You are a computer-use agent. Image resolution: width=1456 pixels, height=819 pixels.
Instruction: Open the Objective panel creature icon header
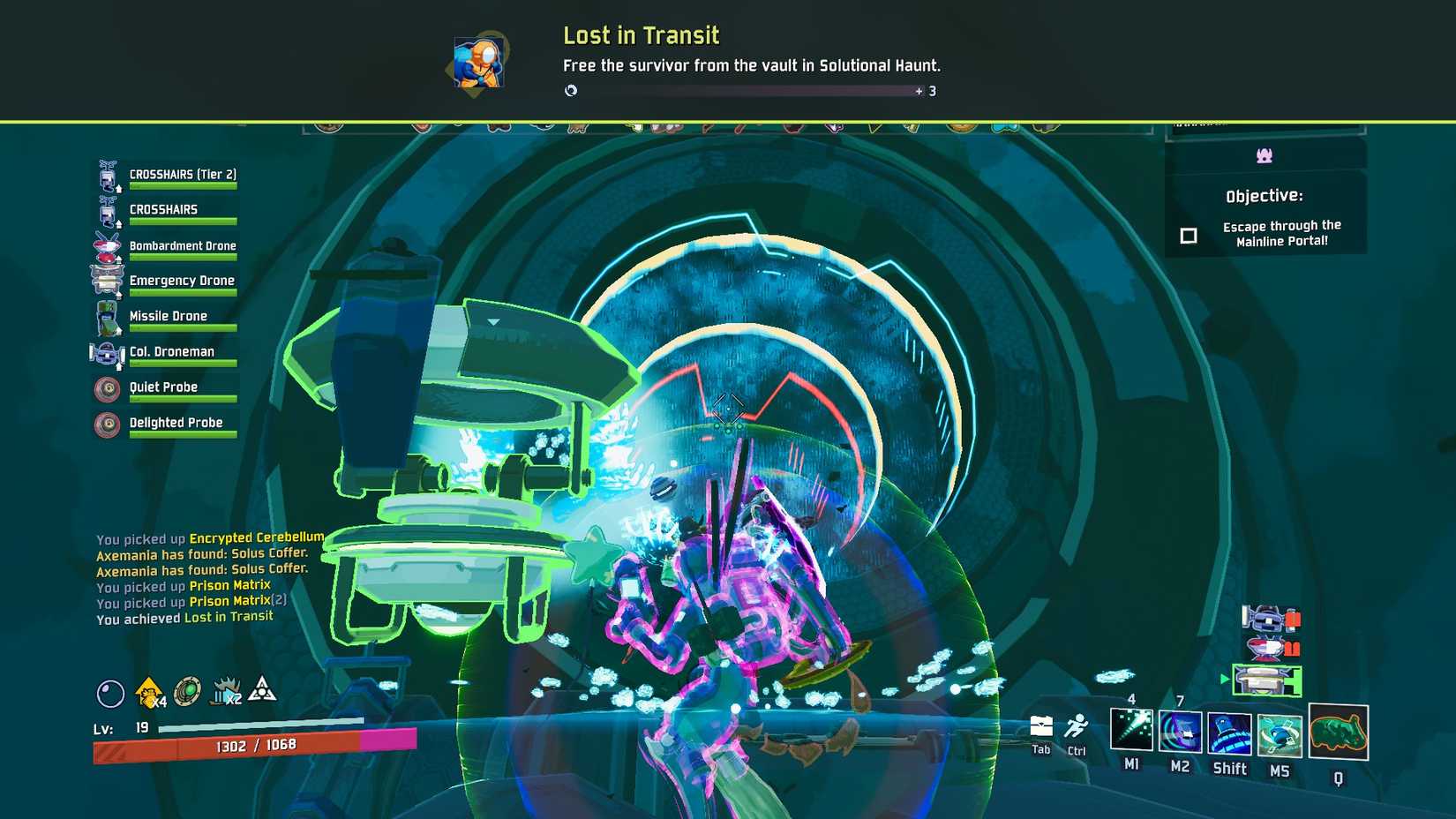click(1265, 155)
